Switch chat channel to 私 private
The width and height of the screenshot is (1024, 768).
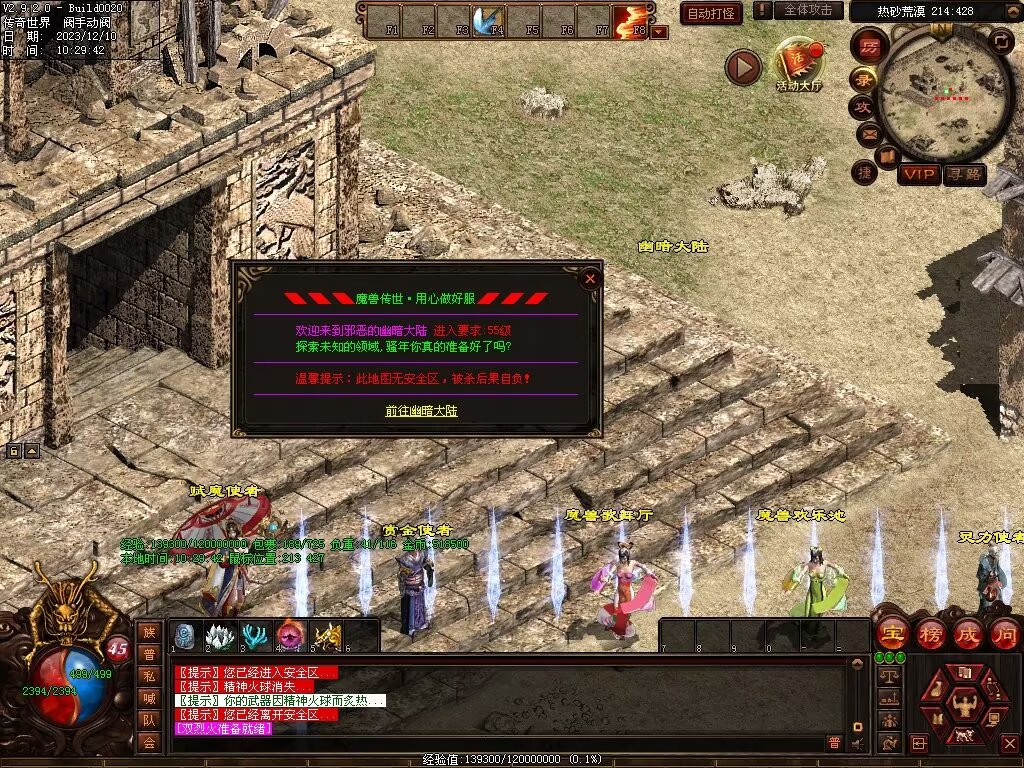(149, 676)
